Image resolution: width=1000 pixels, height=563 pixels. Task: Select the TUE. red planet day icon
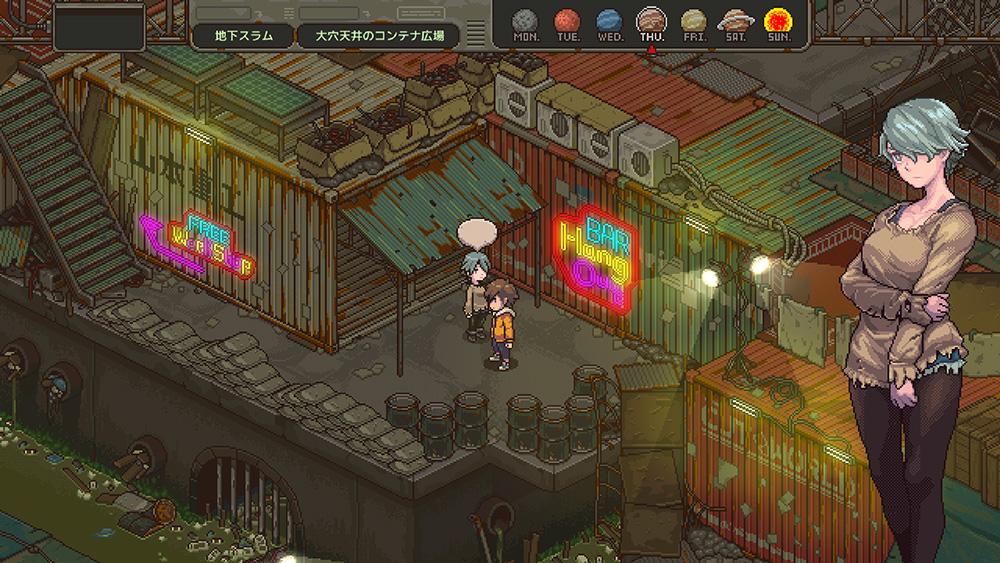pyautogui.click(x=567, y=20)
